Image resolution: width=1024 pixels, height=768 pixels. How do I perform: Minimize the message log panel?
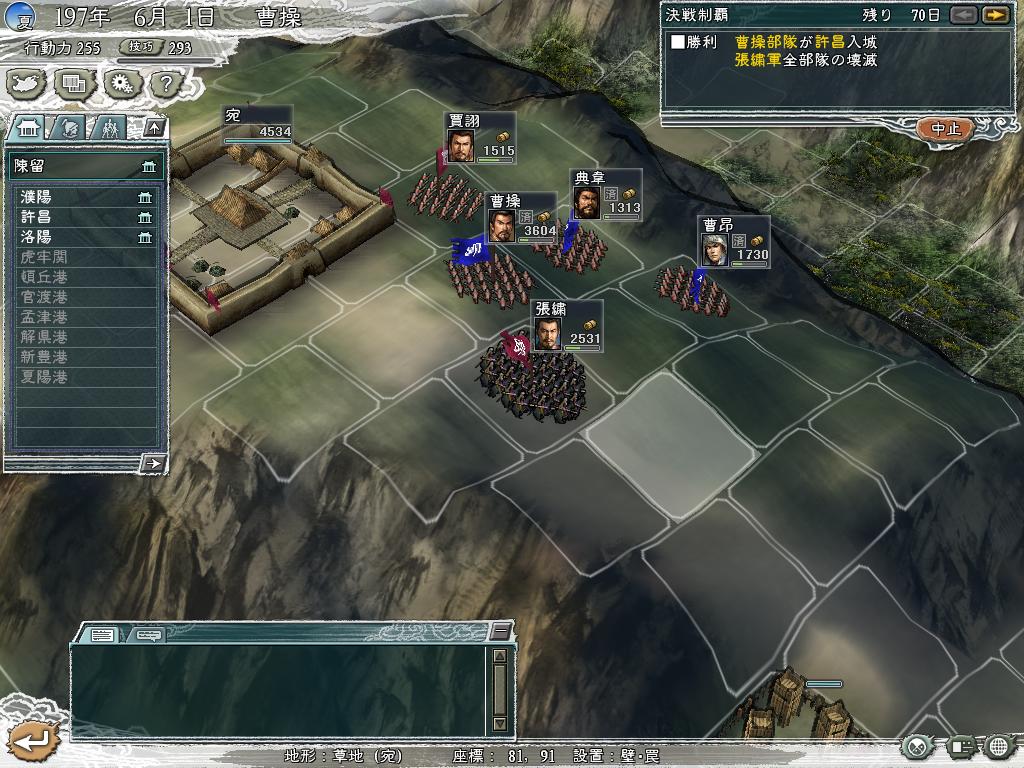pos(500,633)
